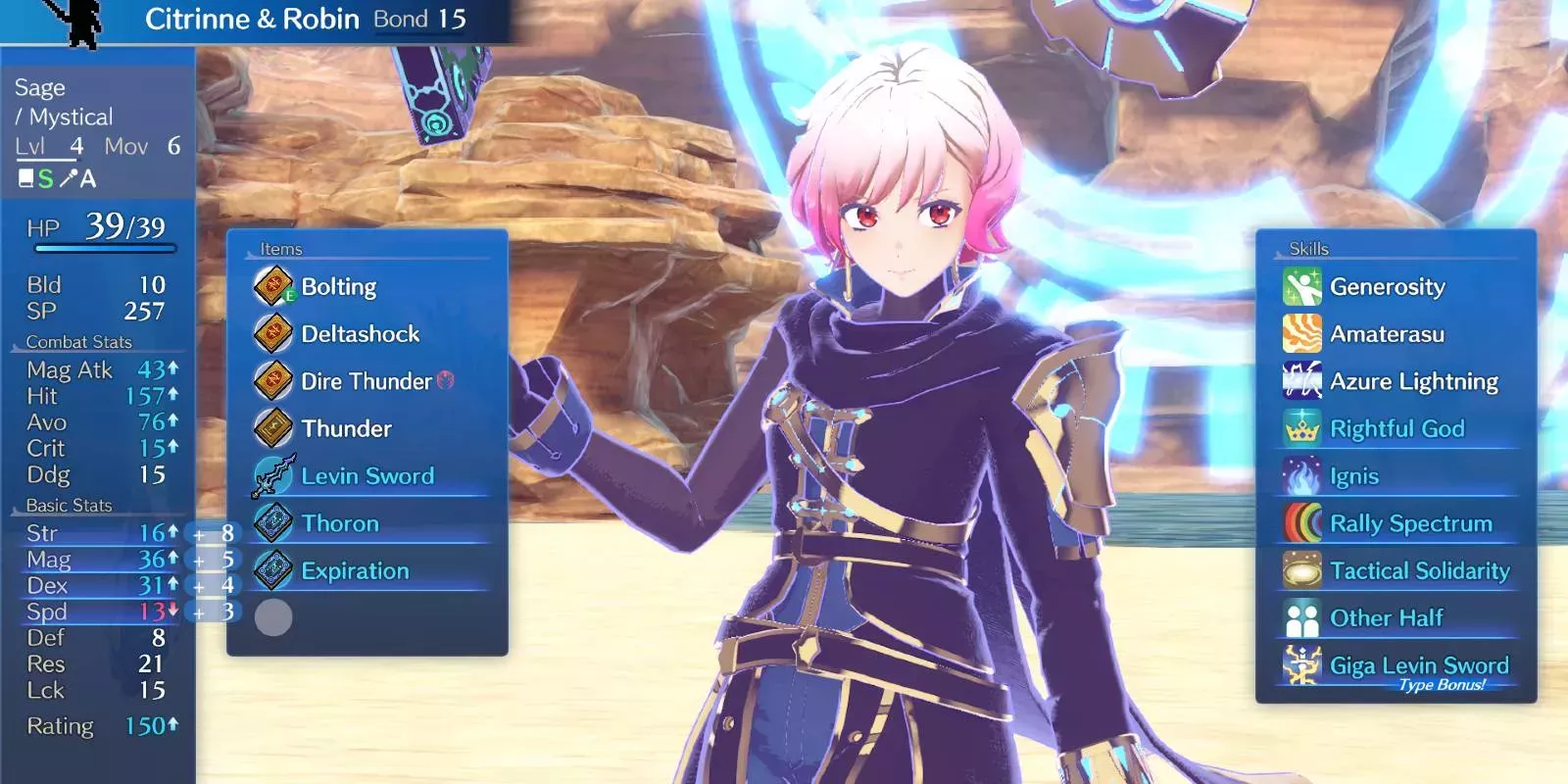The image size is (1568, 784).
Task: Select the Spd basic stat row
Action: click(x=98, y=612)
